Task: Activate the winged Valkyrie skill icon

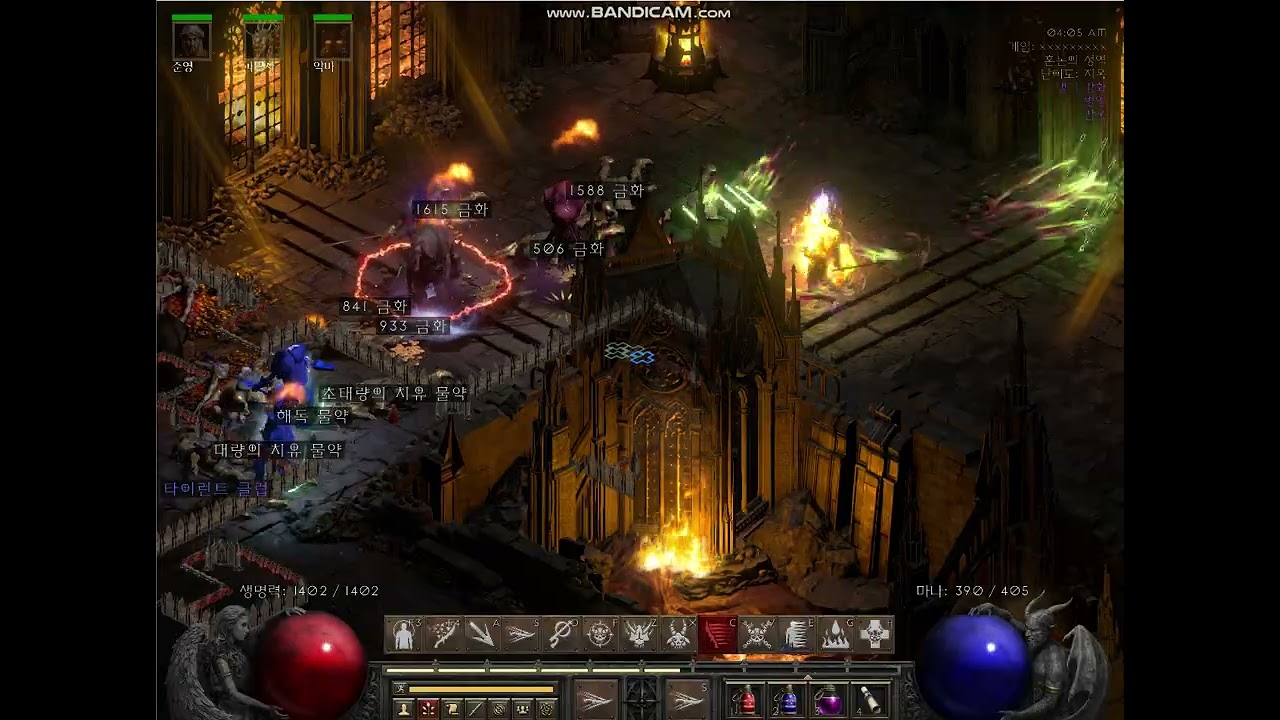Action: pyautogui.click(x=640, y=634)
